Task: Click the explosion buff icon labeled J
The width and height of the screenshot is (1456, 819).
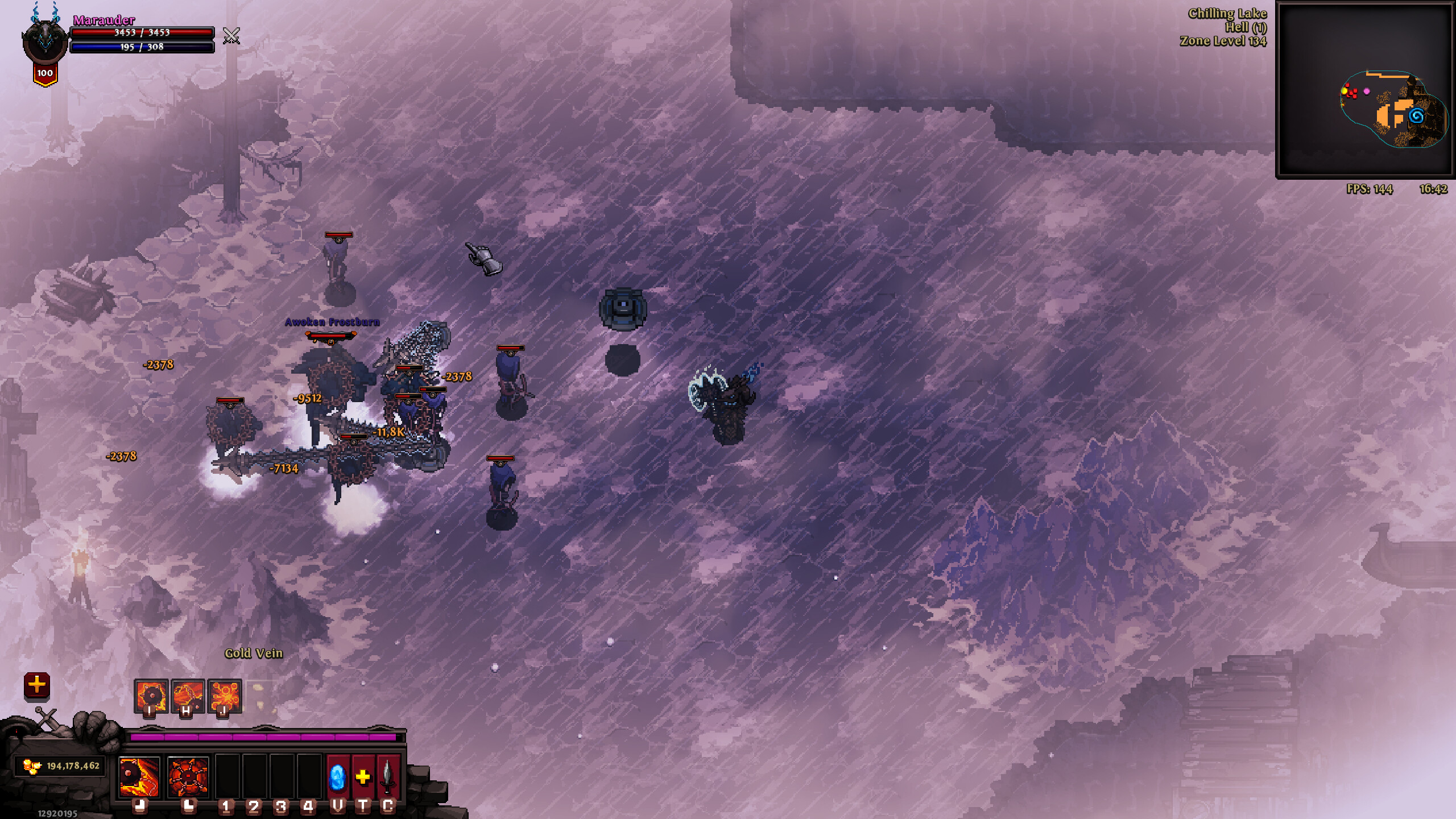Action: pos(224,695)
